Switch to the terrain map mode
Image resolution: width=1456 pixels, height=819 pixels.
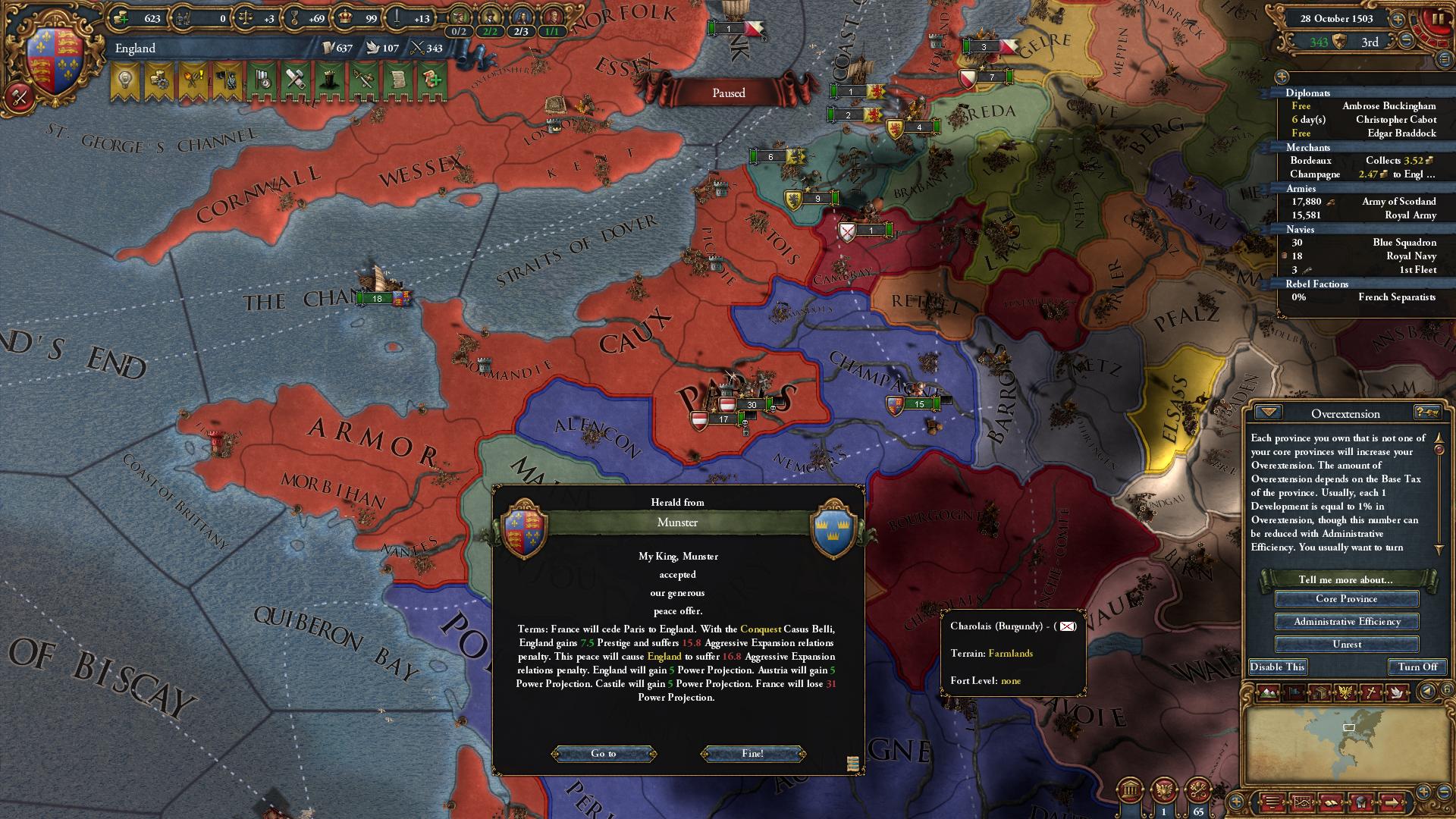coord(1269,692)
